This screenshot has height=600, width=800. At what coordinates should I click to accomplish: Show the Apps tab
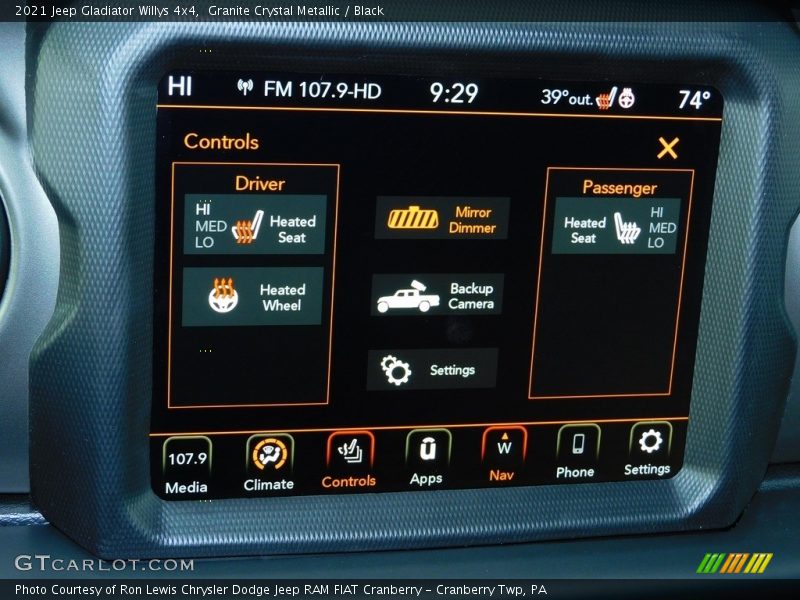427,458
